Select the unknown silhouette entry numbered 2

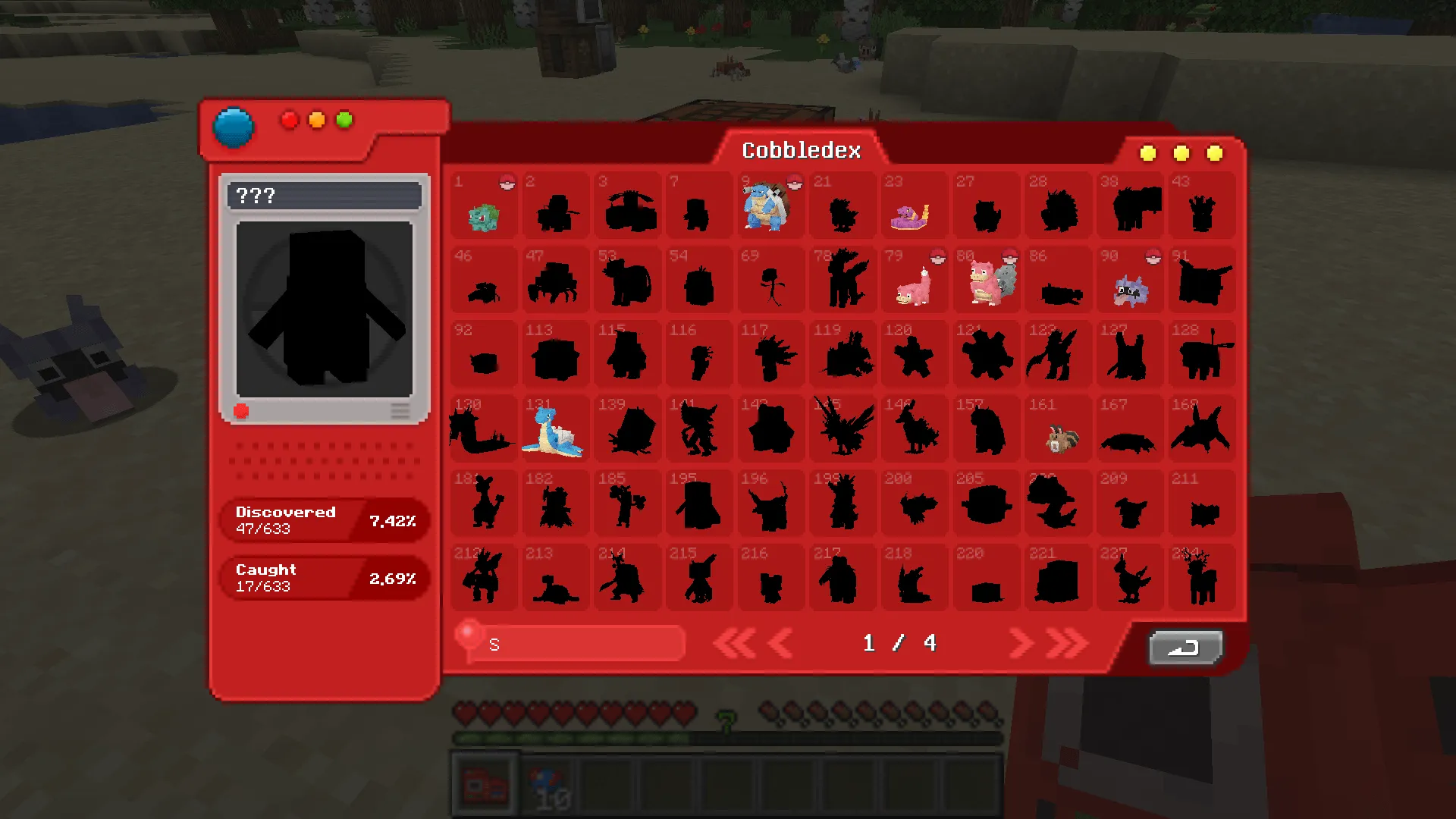[555, 206]
